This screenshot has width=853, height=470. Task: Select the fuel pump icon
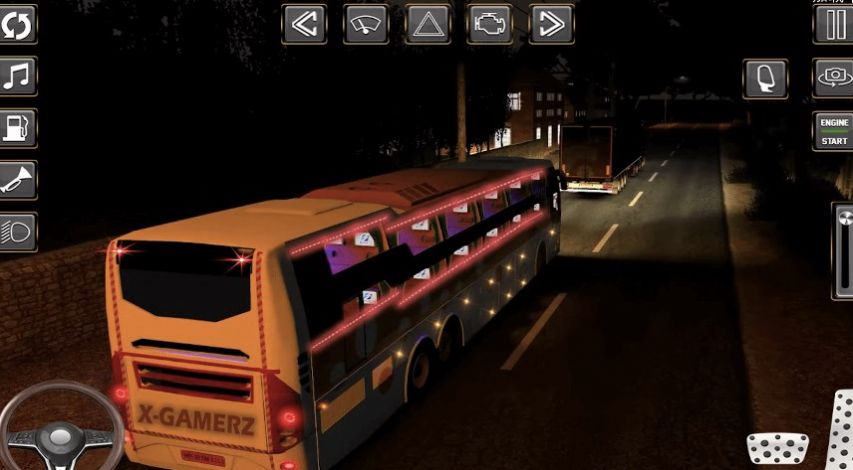[18, 128]
